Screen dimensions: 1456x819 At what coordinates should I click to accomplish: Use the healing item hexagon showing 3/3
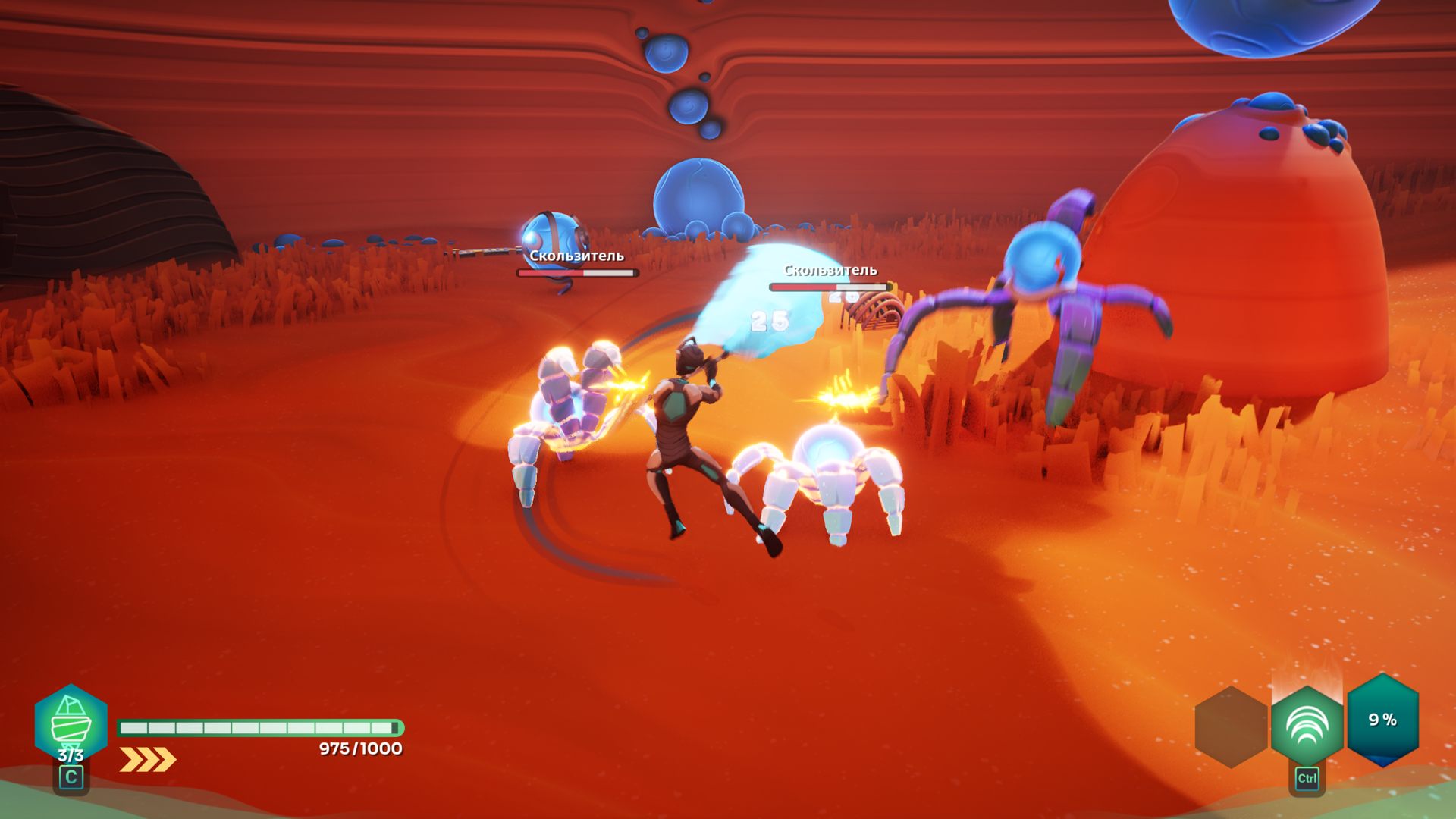tap(71, 724)
